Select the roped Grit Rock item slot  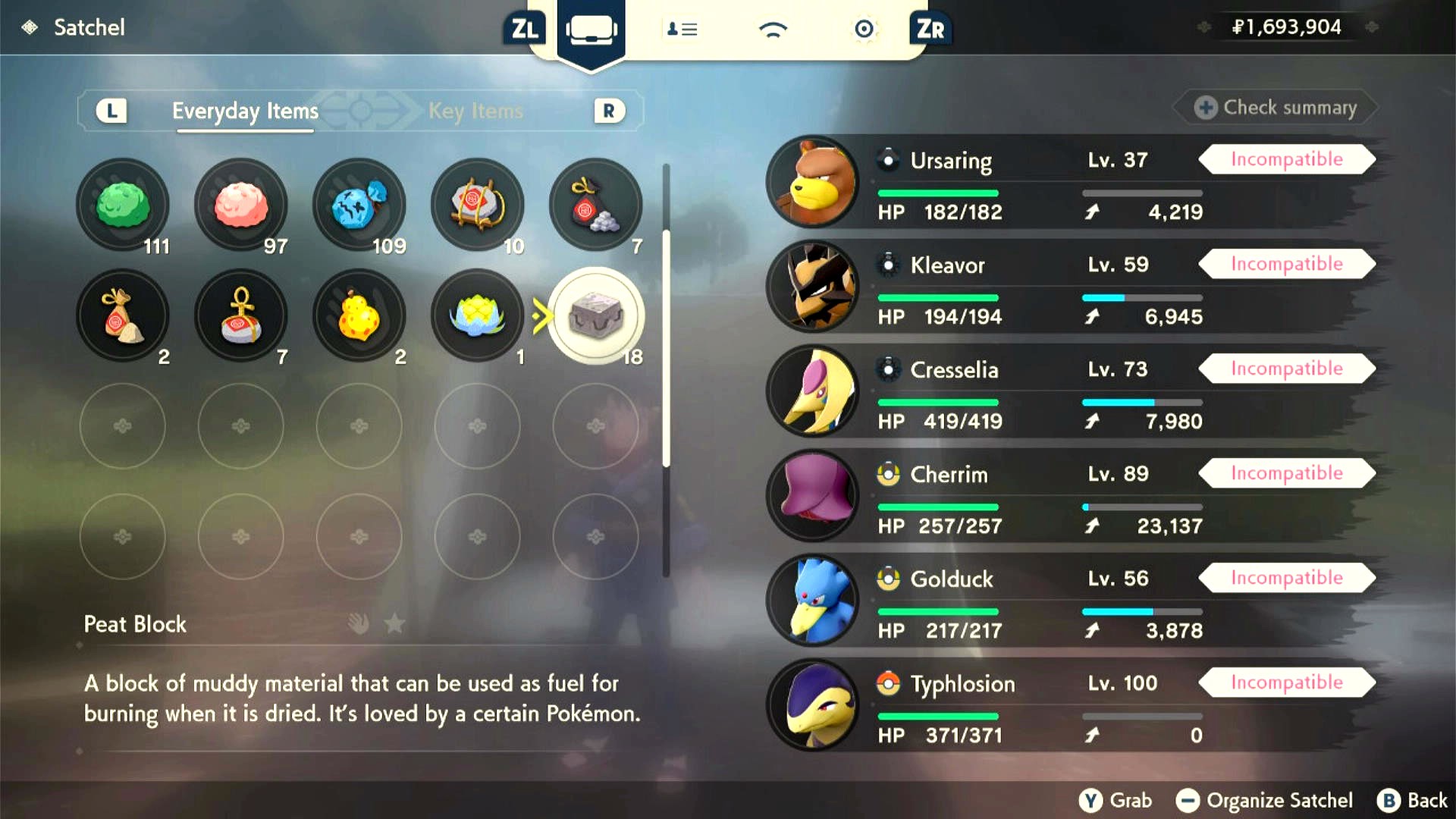(x=478, y=205)
